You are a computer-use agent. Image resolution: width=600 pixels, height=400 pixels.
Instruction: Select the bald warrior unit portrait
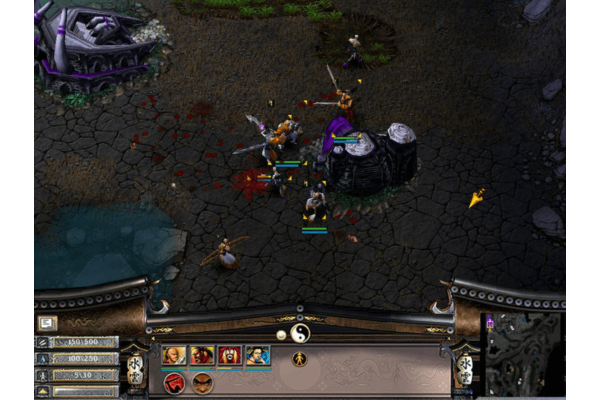[174, 355]
